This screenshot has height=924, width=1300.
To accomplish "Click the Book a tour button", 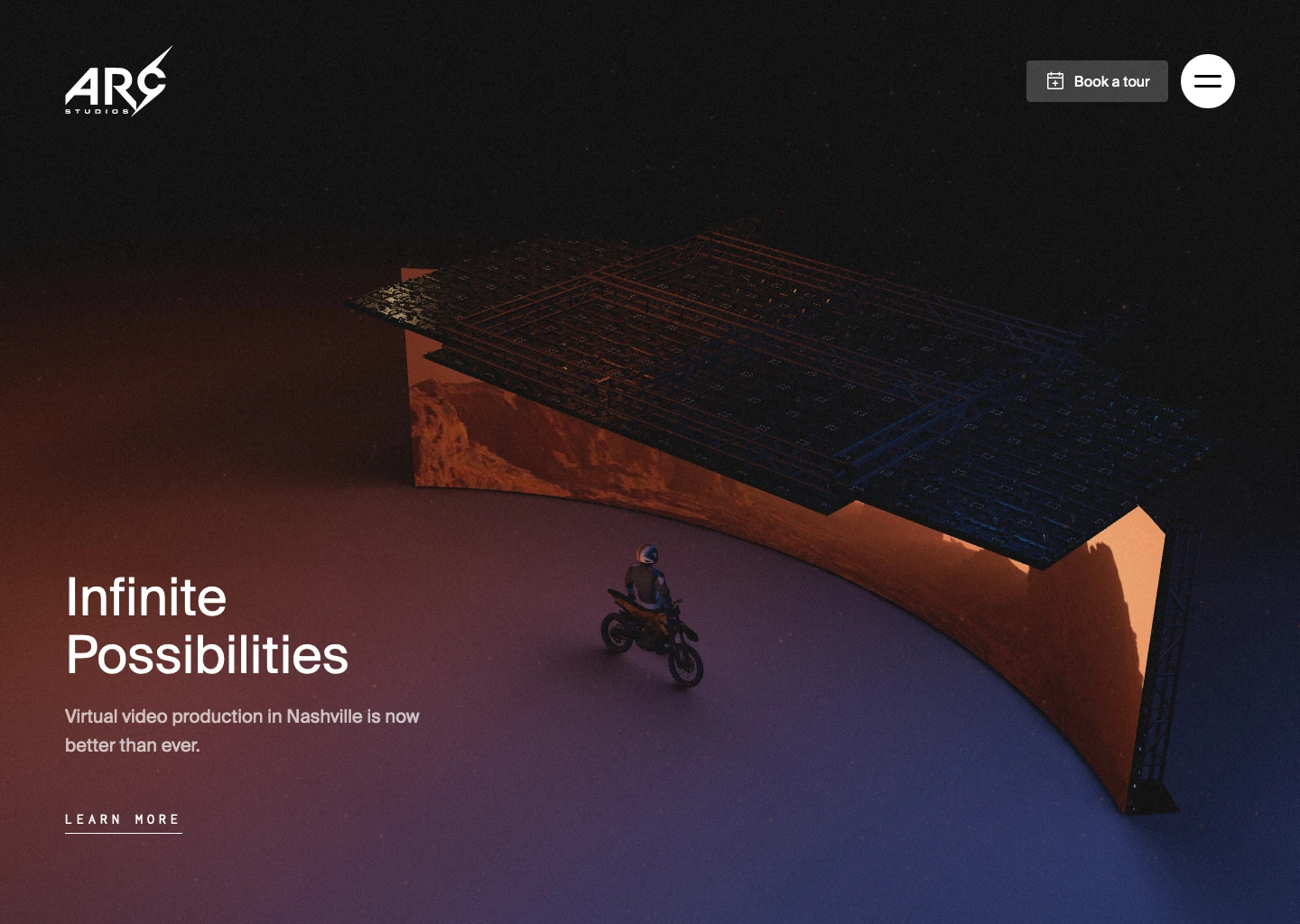I will point(1097,81).
